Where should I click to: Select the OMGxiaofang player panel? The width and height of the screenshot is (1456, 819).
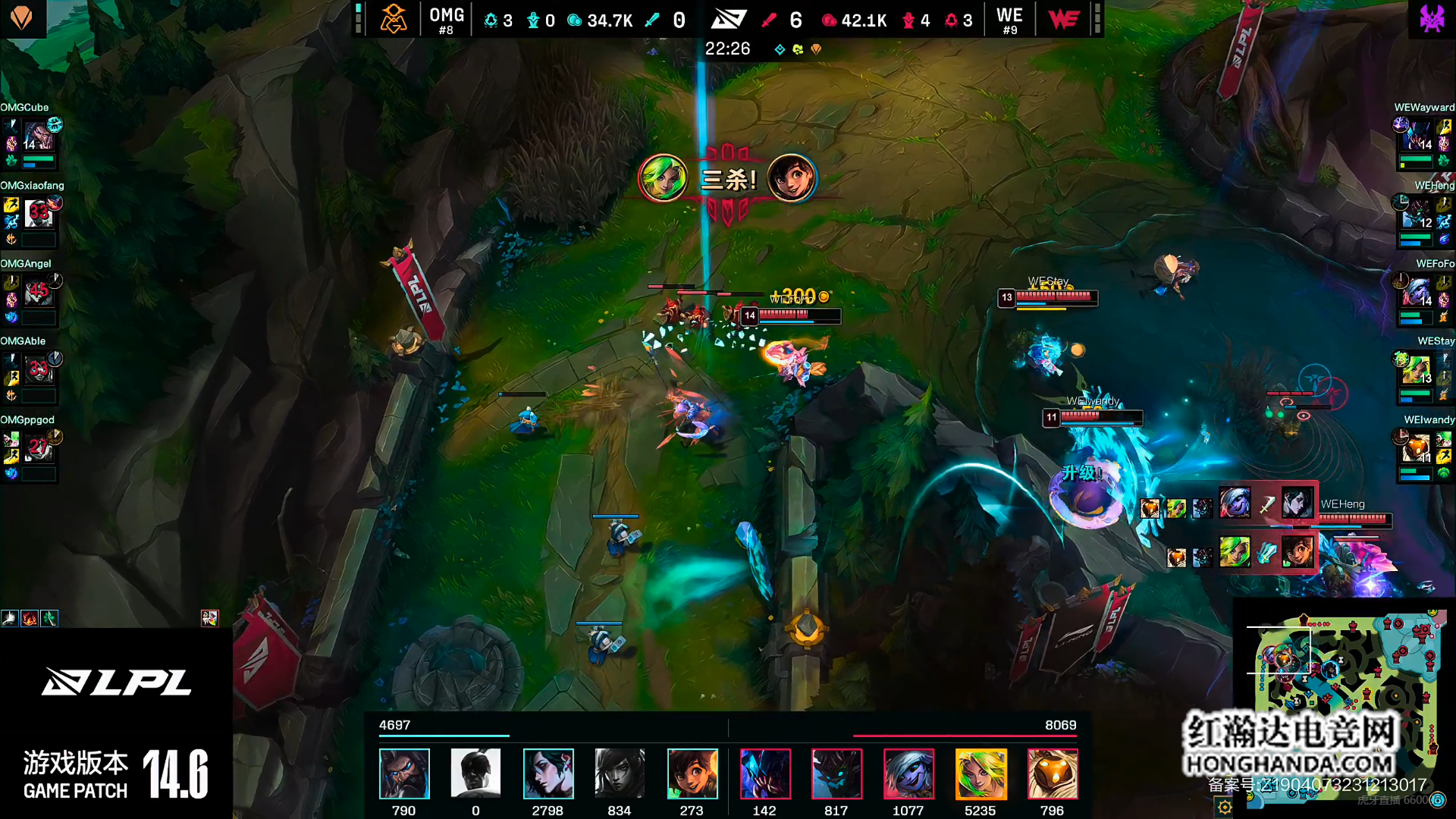(x=32, y=215)
